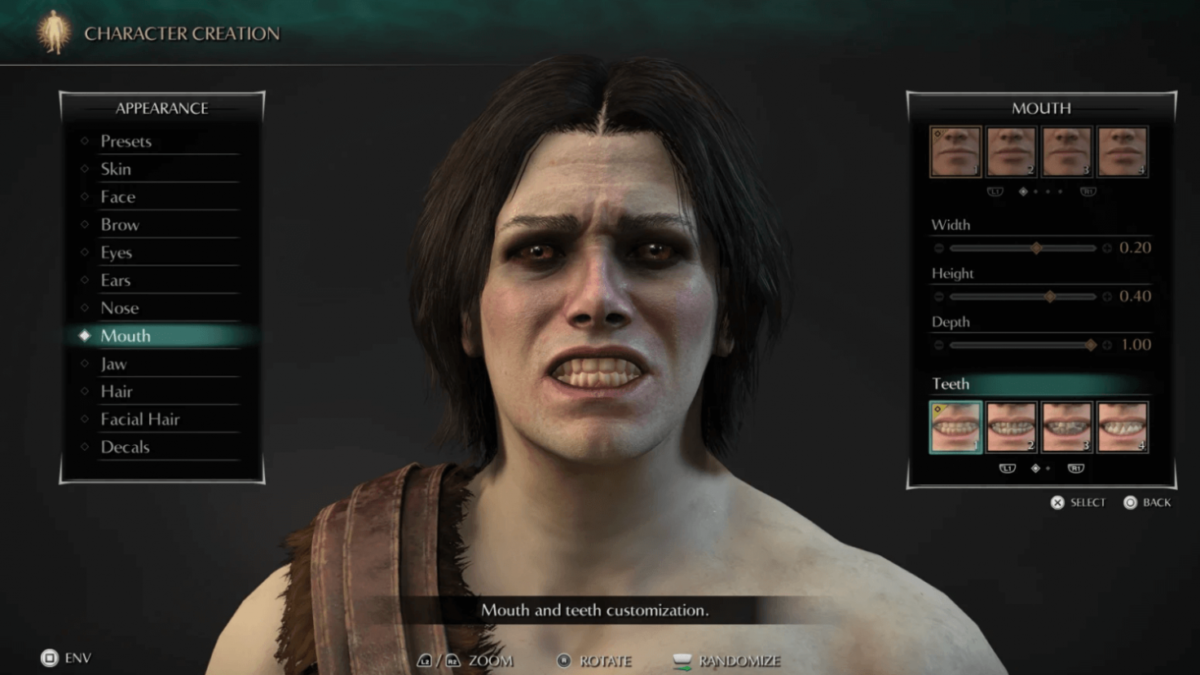Adjust the mouth Width slider
The height and width of the screenshot is (675, 1200).
(1036, 248)
